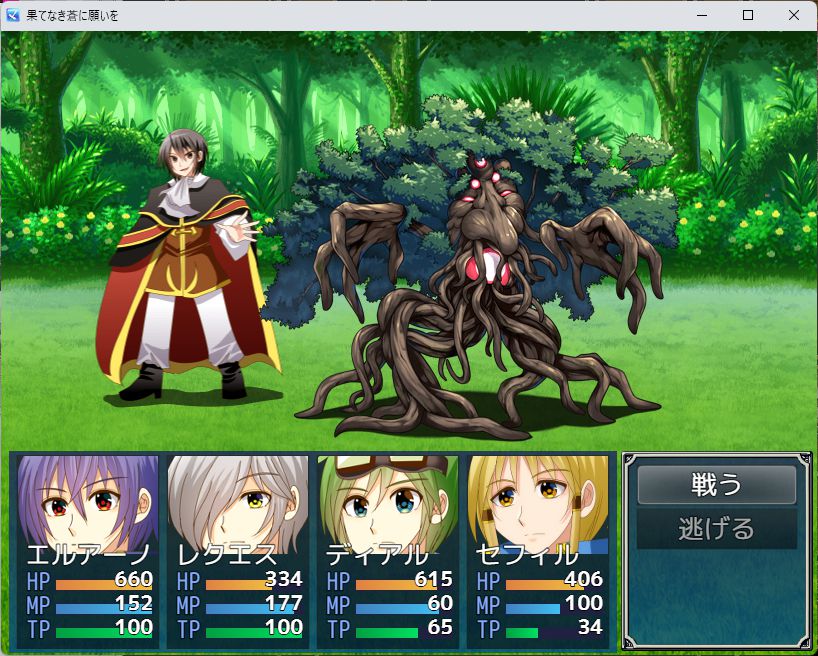Pick party member ディアル's status panel

(x=388, y=548)
